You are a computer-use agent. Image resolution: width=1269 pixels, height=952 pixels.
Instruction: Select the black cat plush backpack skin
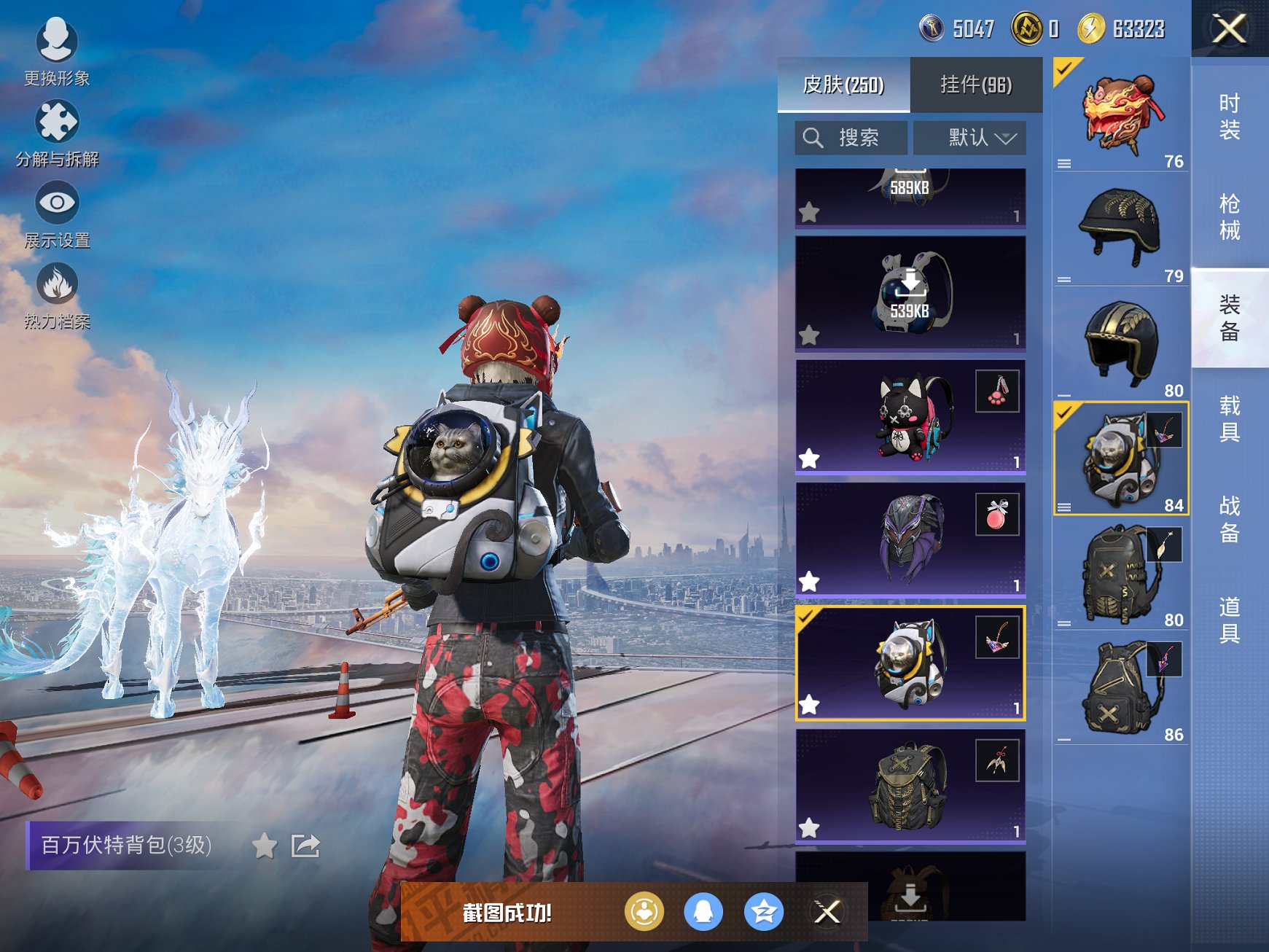pyautogui.click(x=910, y=417)
